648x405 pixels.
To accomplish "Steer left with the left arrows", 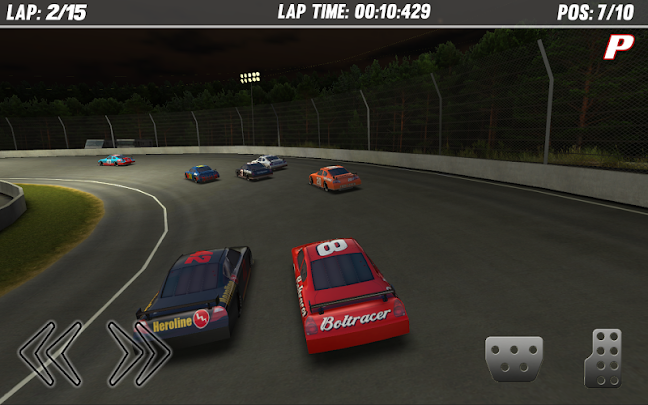I will [49, 353].
